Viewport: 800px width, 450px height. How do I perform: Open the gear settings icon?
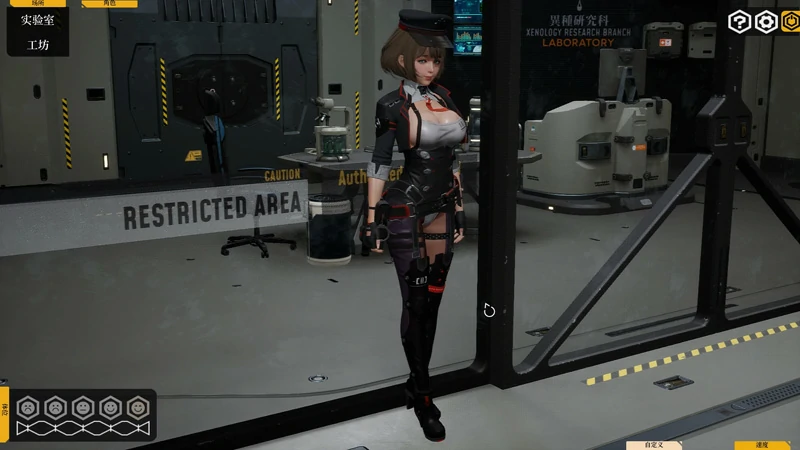766,22
